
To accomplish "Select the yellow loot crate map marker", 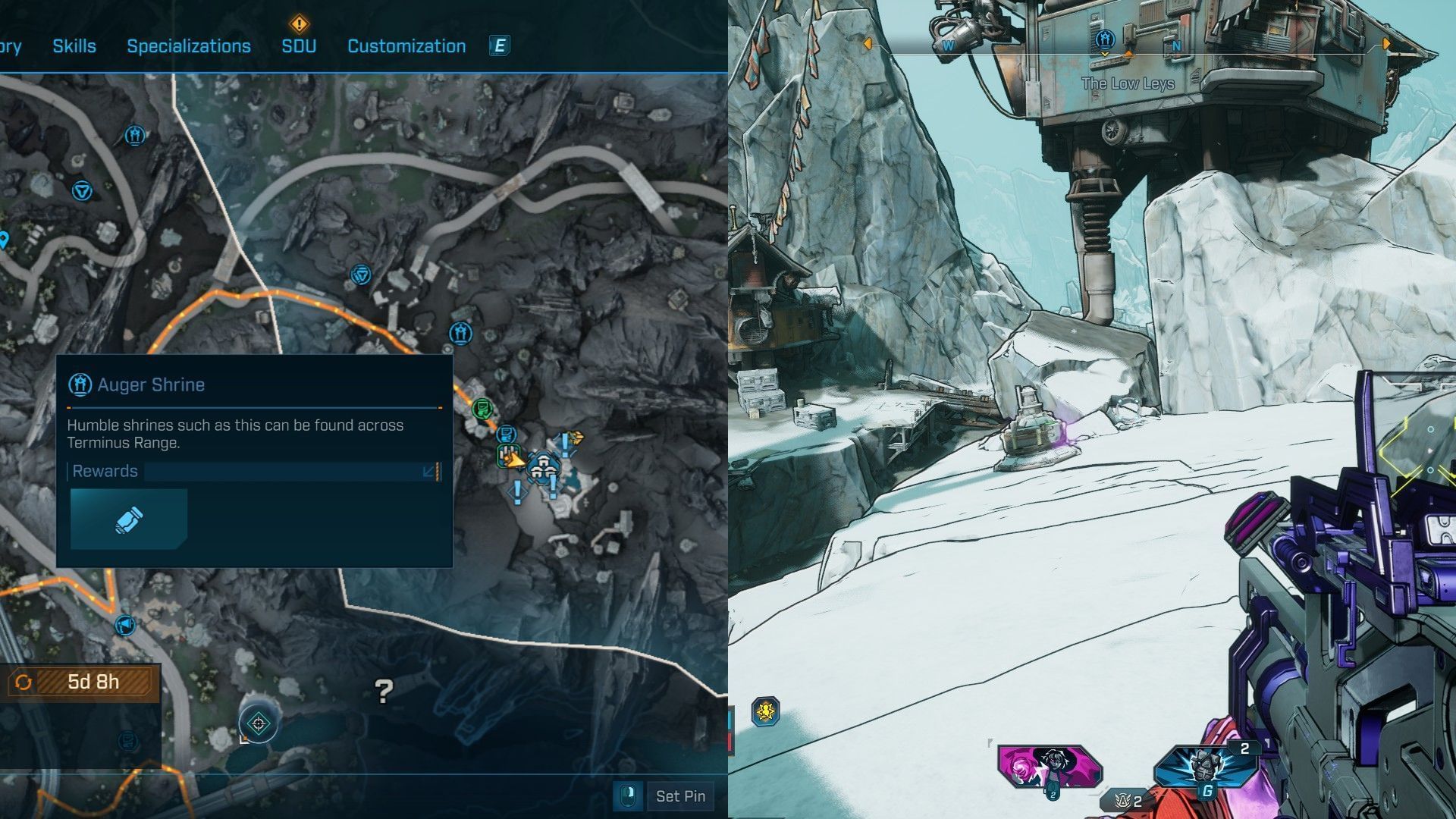I will coord(576,438).
